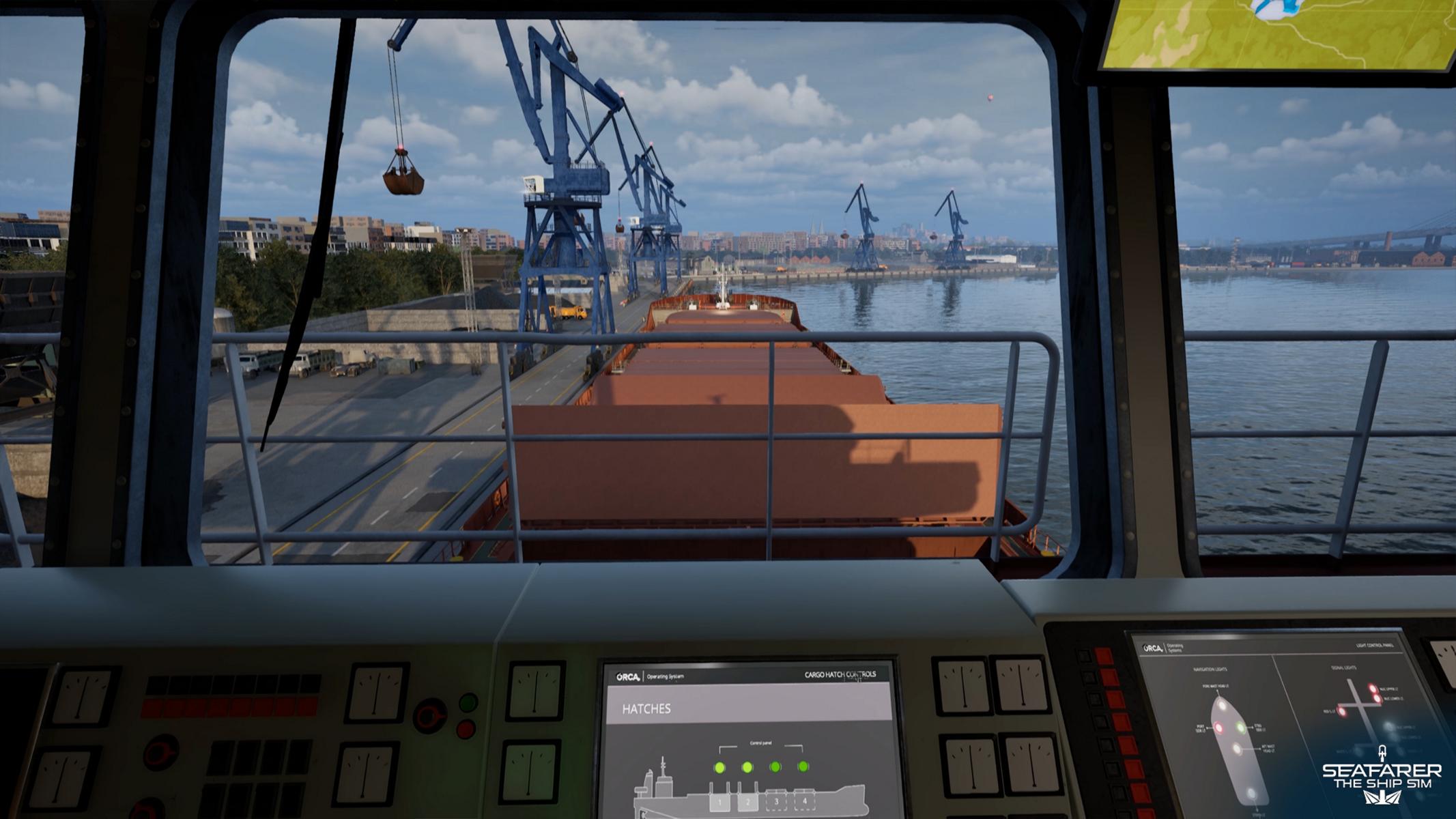Toggle the stern navigation light
The width and height of the screenshot is (1456, 819).
[1251, 793]
